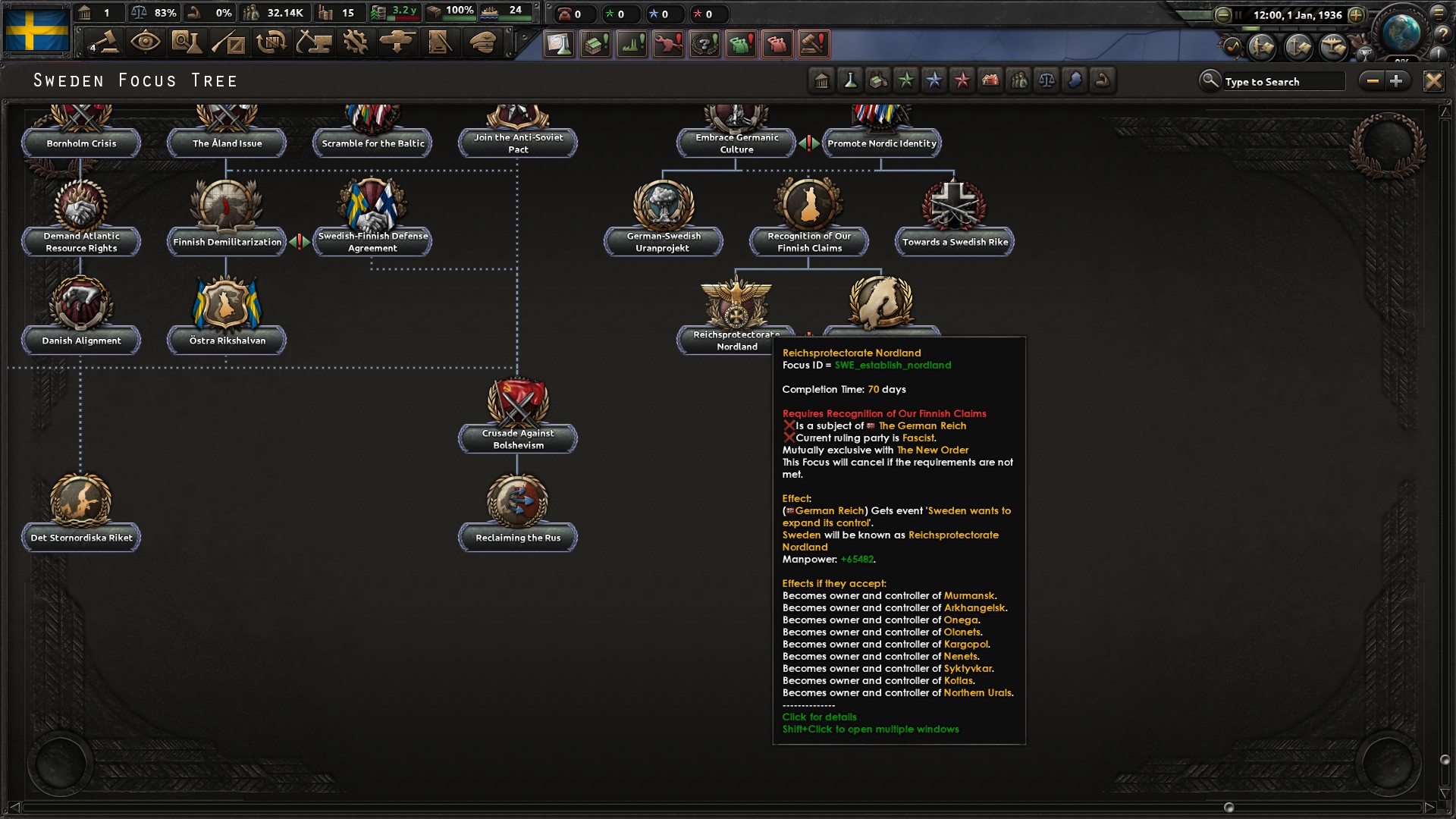The height and width of the screenshot is (819, 1456).
Task: Open the Officer Corps via the cap icon
Action: 482,43
